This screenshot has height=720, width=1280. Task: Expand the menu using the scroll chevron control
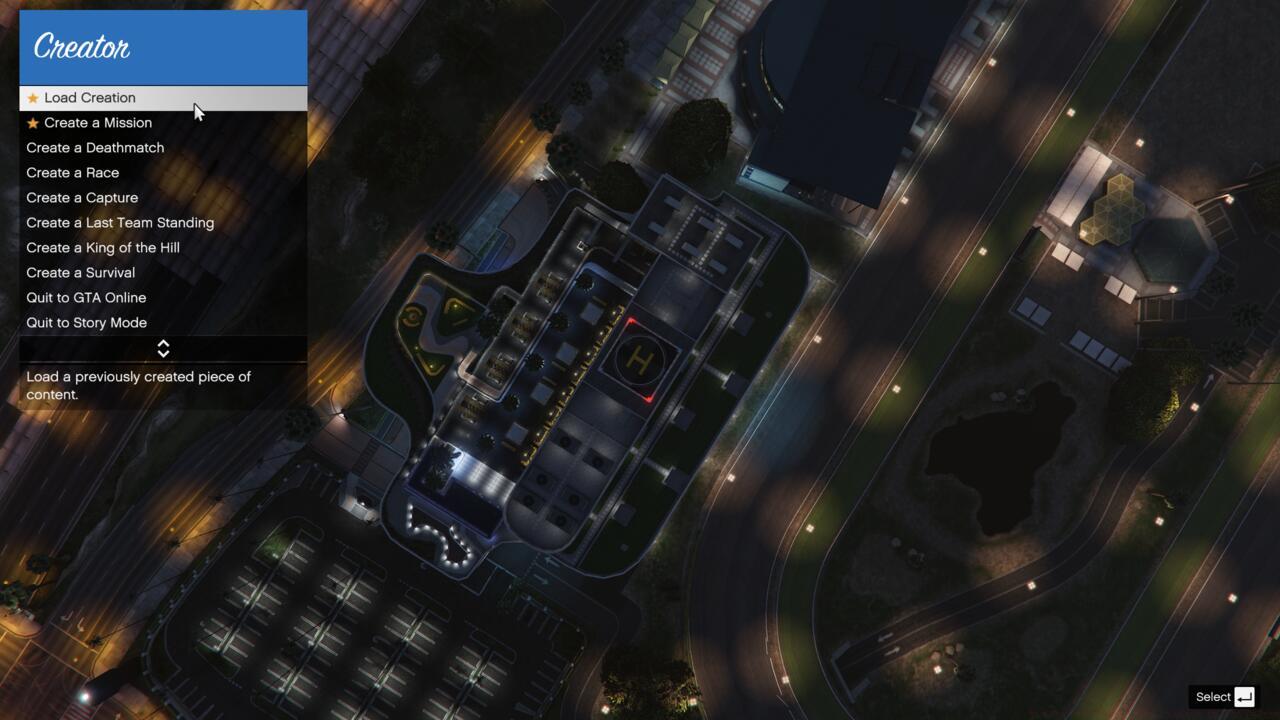pyautogui.click(x=163, y=348)
